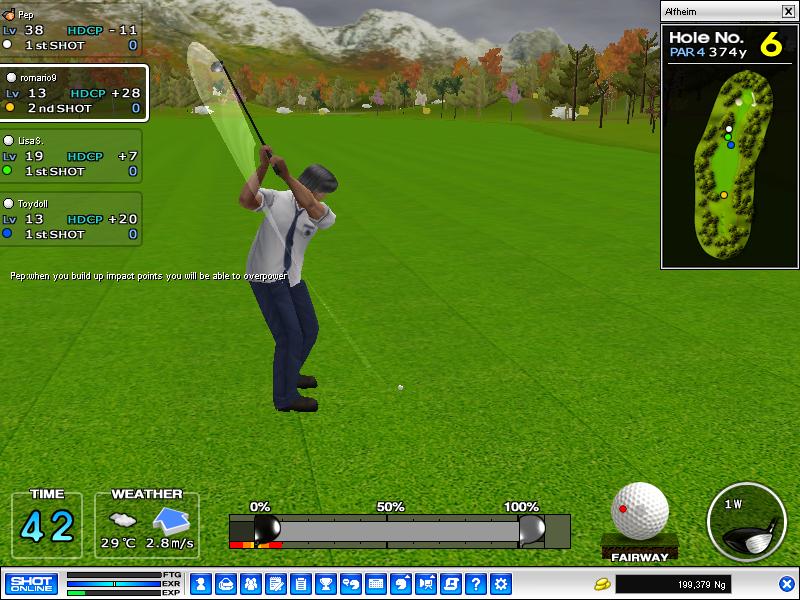Screen dimensions: 800x600
Task: Click the gold coins Ng balance icon
Action: click(602, 583)
